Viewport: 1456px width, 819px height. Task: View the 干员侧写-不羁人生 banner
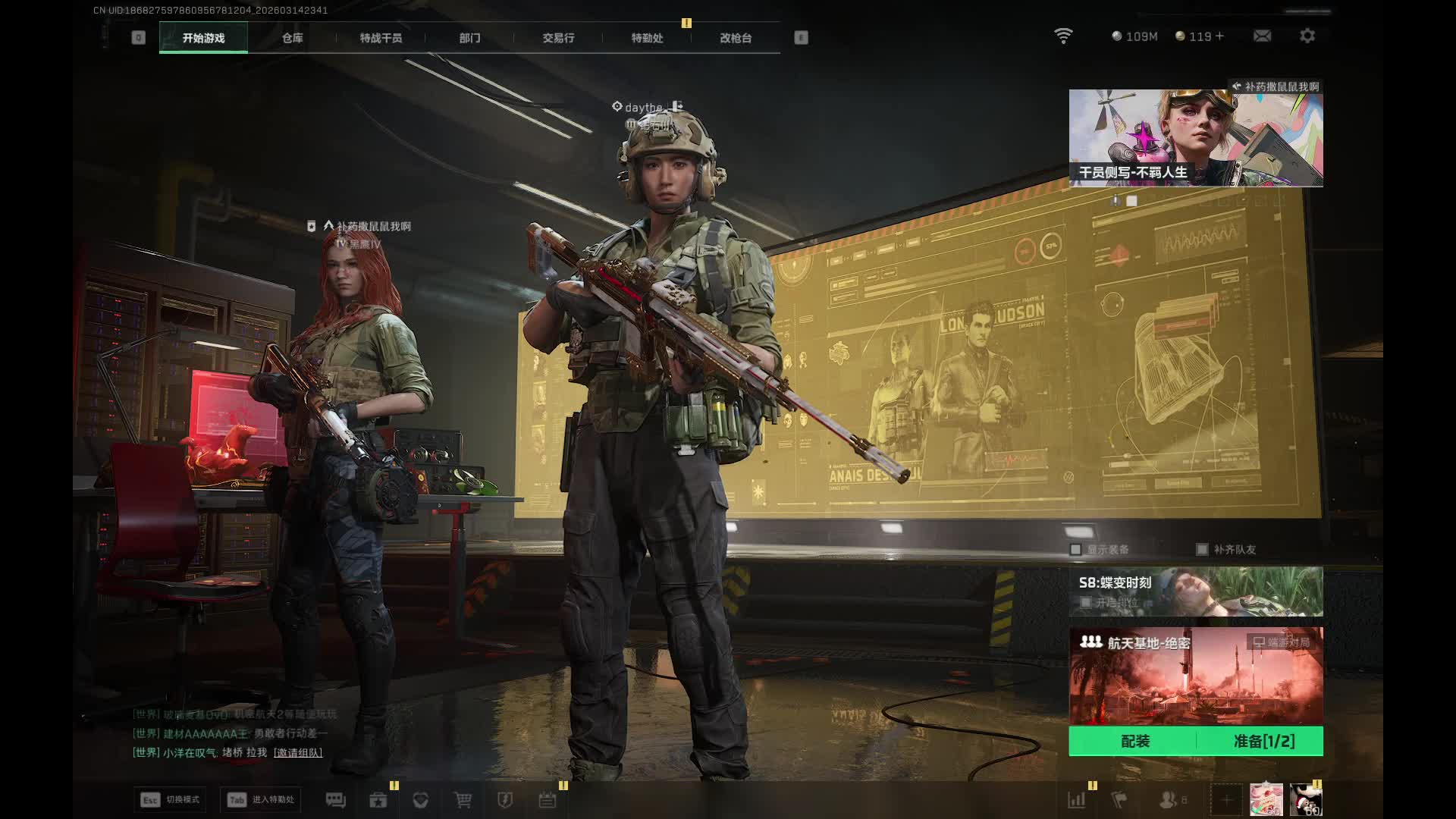[x=1195, y=138]
